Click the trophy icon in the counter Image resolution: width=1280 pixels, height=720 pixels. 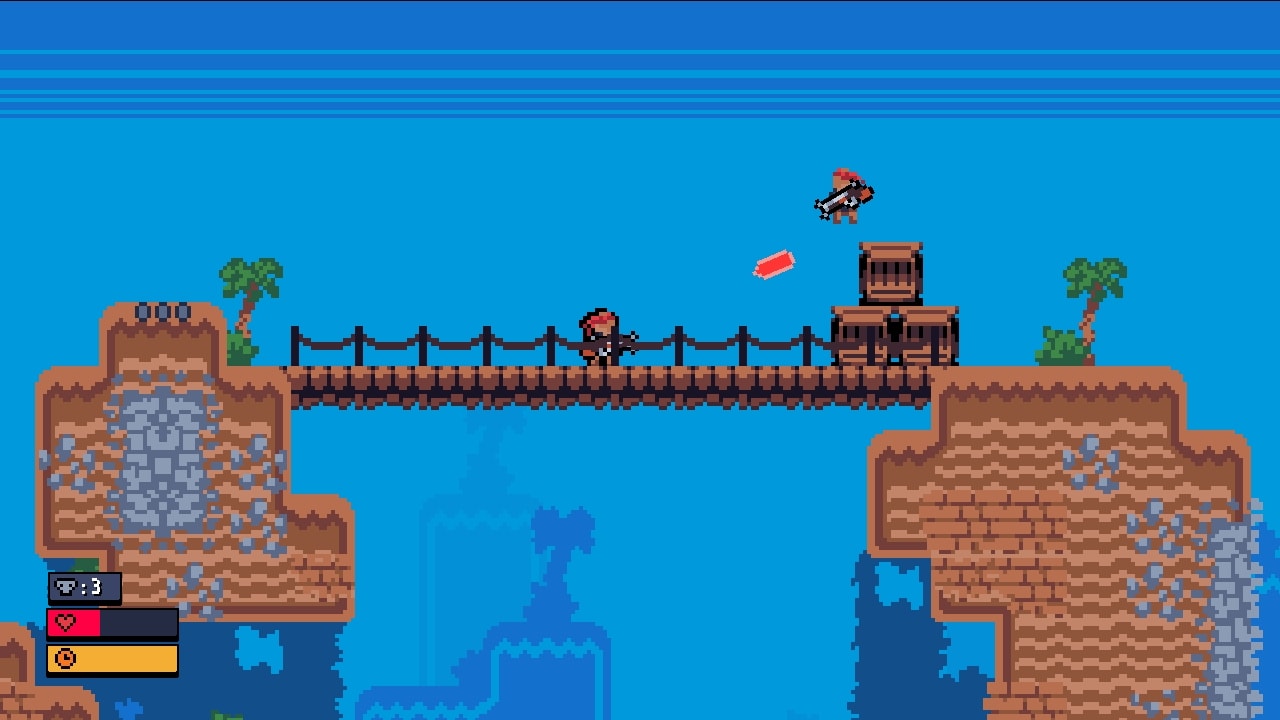point(64,588)
